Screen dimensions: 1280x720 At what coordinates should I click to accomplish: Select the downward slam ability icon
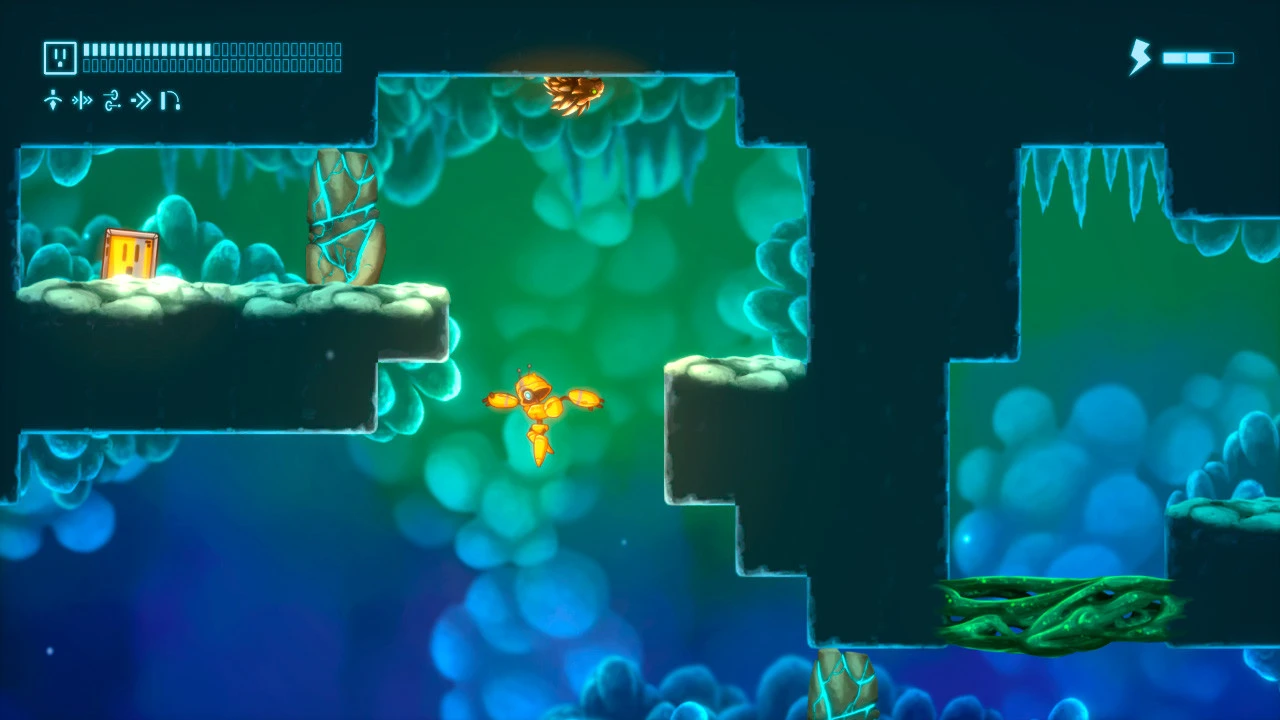pos(53,101)
